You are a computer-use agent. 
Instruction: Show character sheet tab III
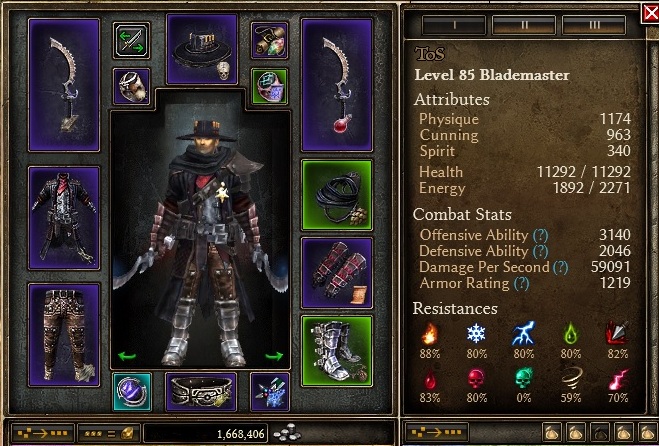click(x=595, y=24)
